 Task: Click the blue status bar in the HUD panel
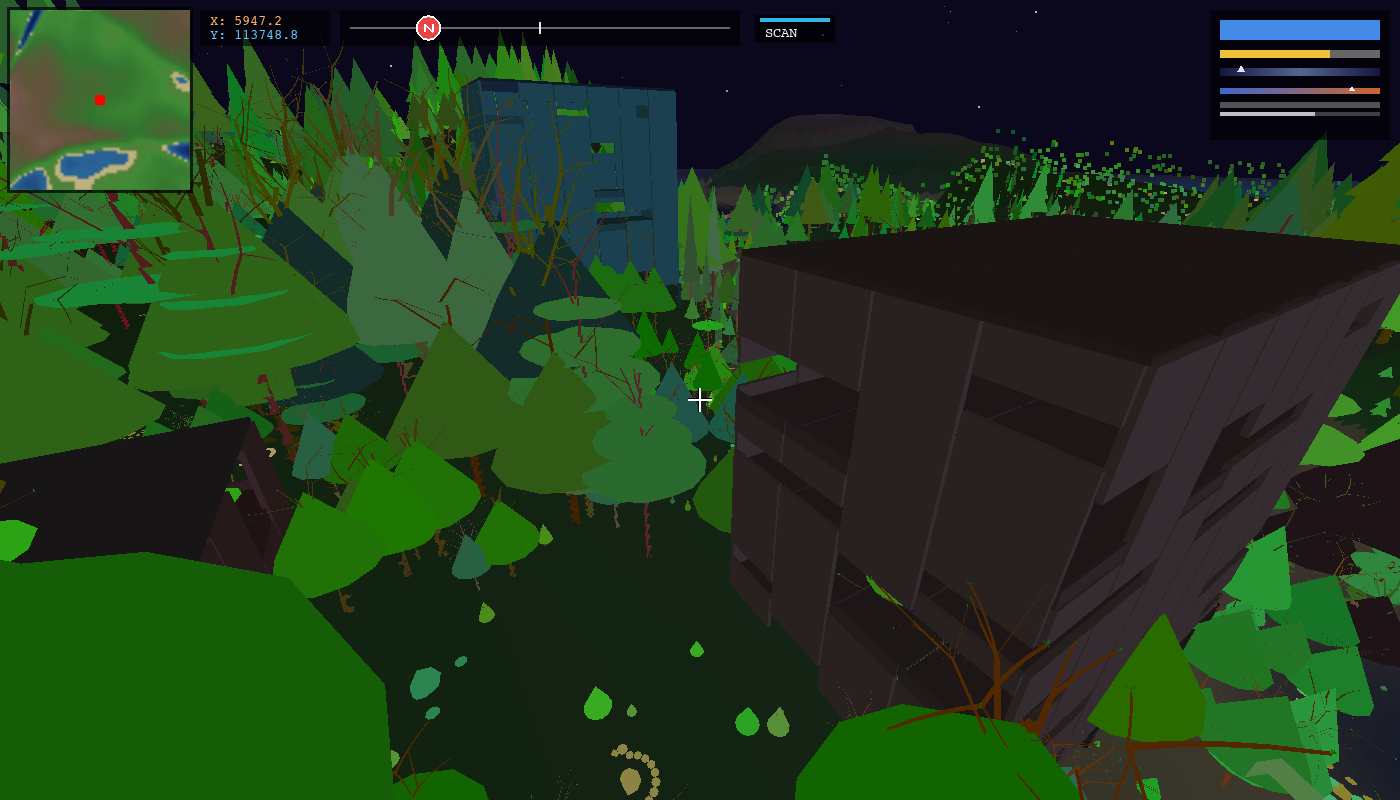[1299, 30]
